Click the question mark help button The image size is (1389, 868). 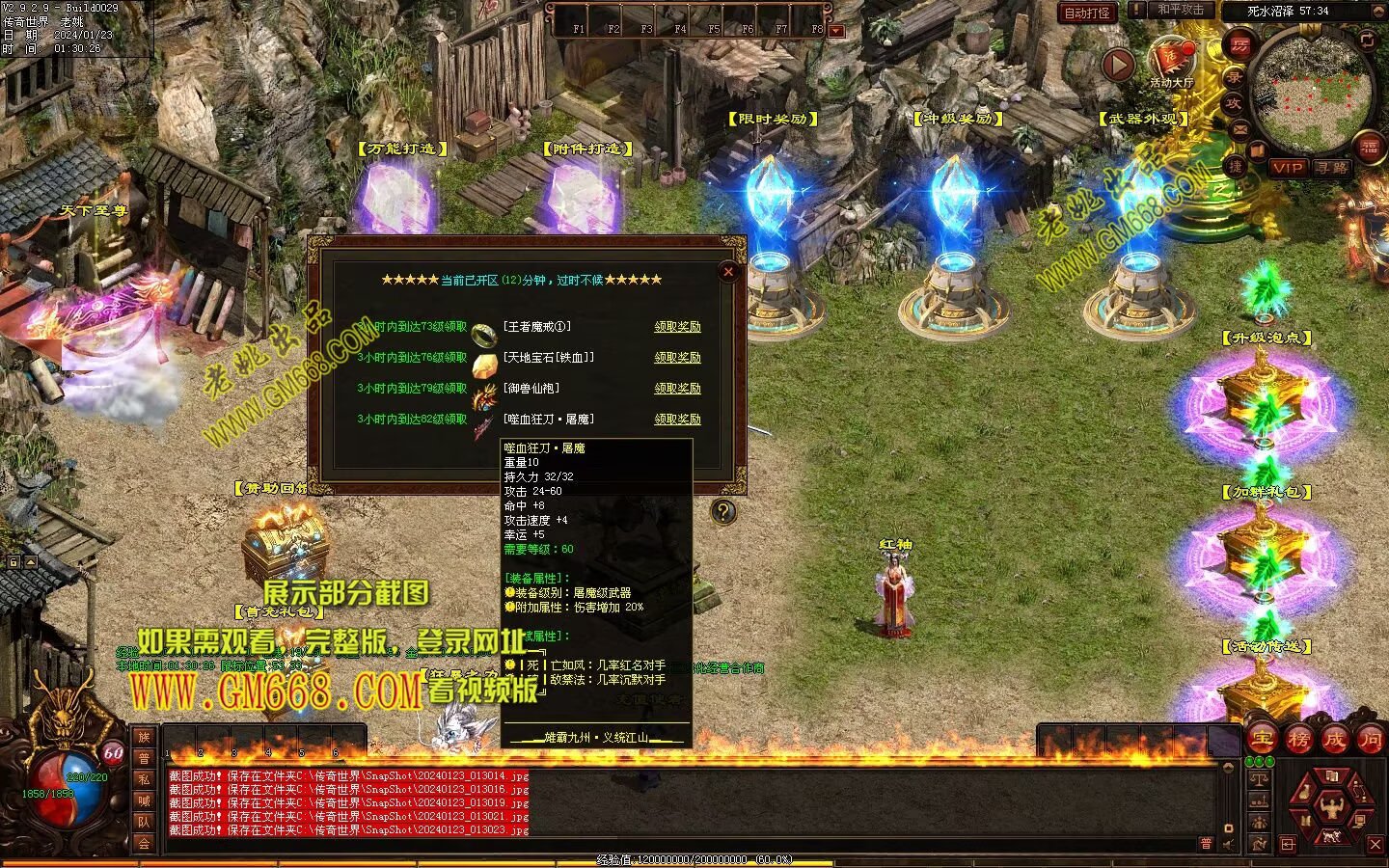point(722,512)
